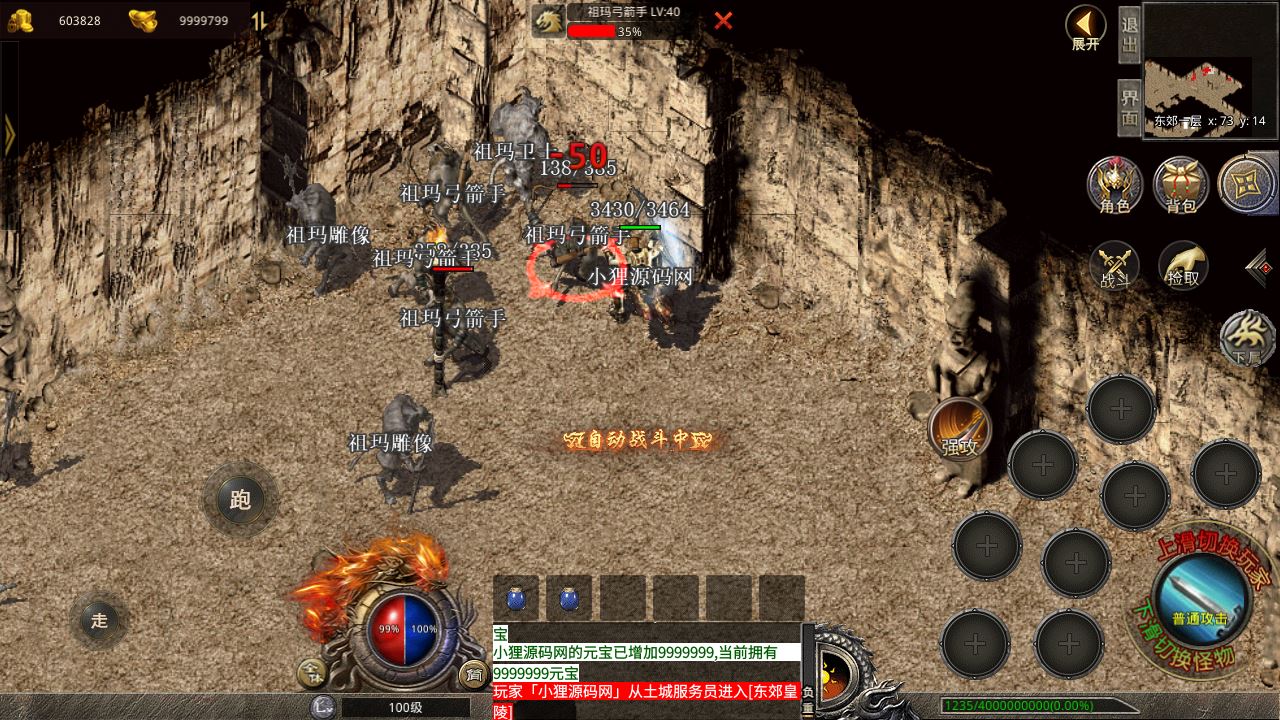Close the 祖玛弓箭手 target frame

point(723,20)
